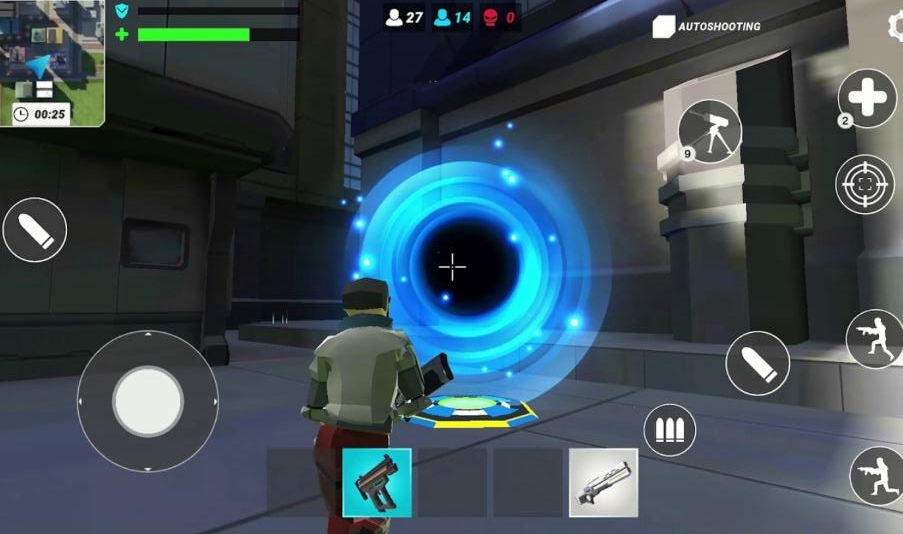The width and height of the screenshot is (903, 534).
Task: Activate the crosshair aim button
Action: click(x=865, y=184)
